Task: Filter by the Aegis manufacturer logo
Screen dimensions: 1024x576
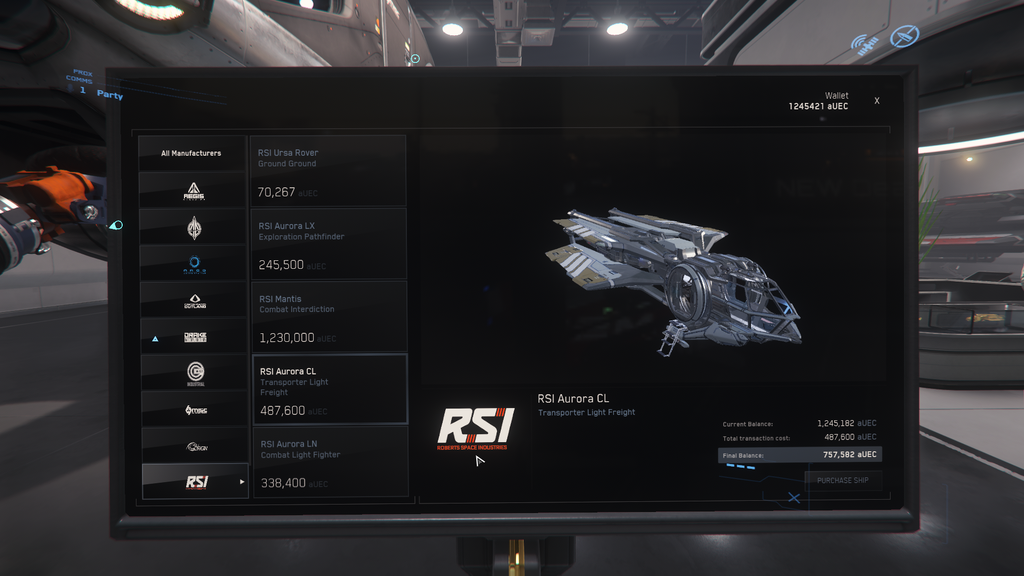Action: pyautogui.click(x=194, y=190)
